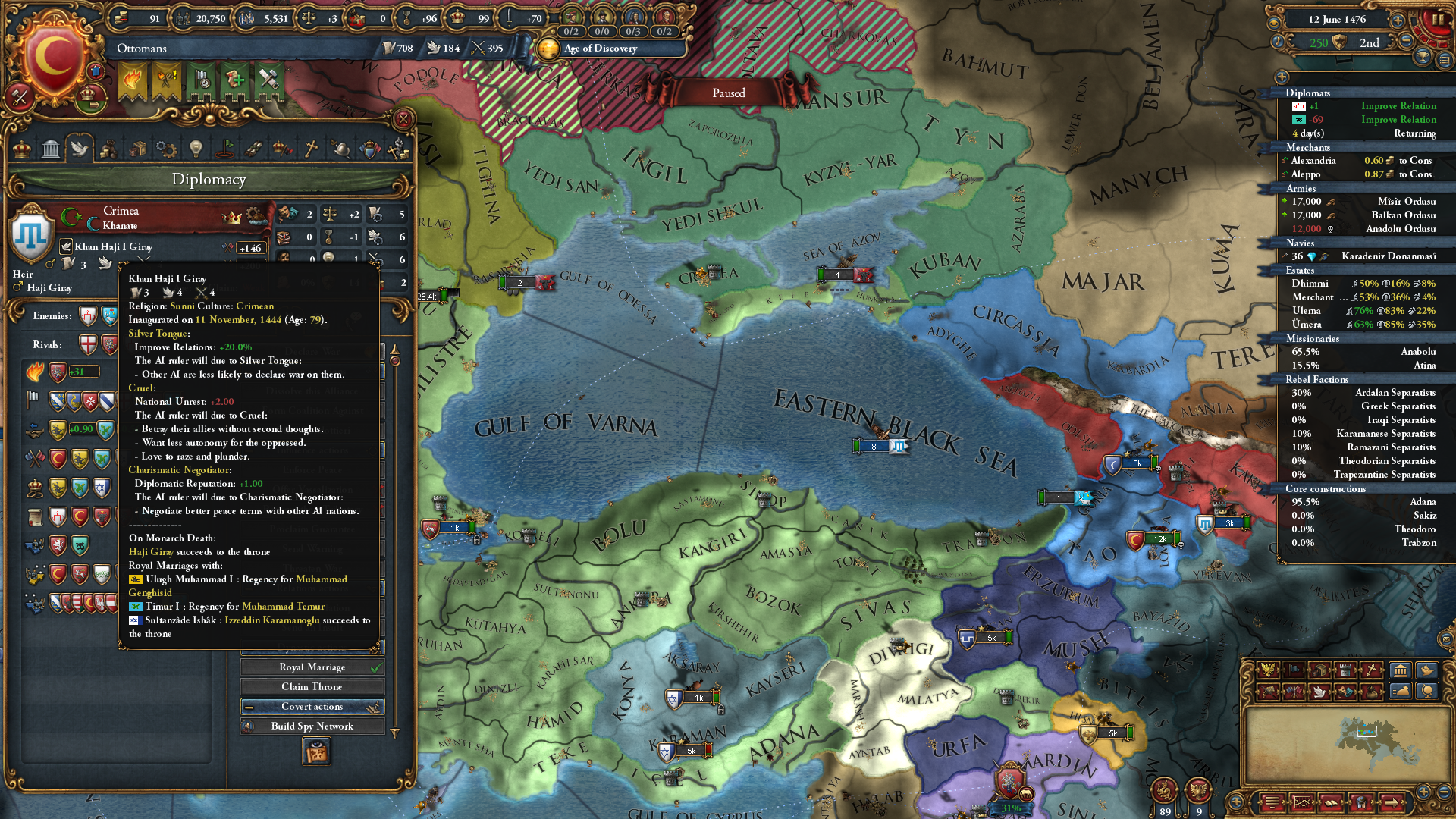Switch to the religious mapmode
Screen dimensions: 1456x819
click(1371, 670)
